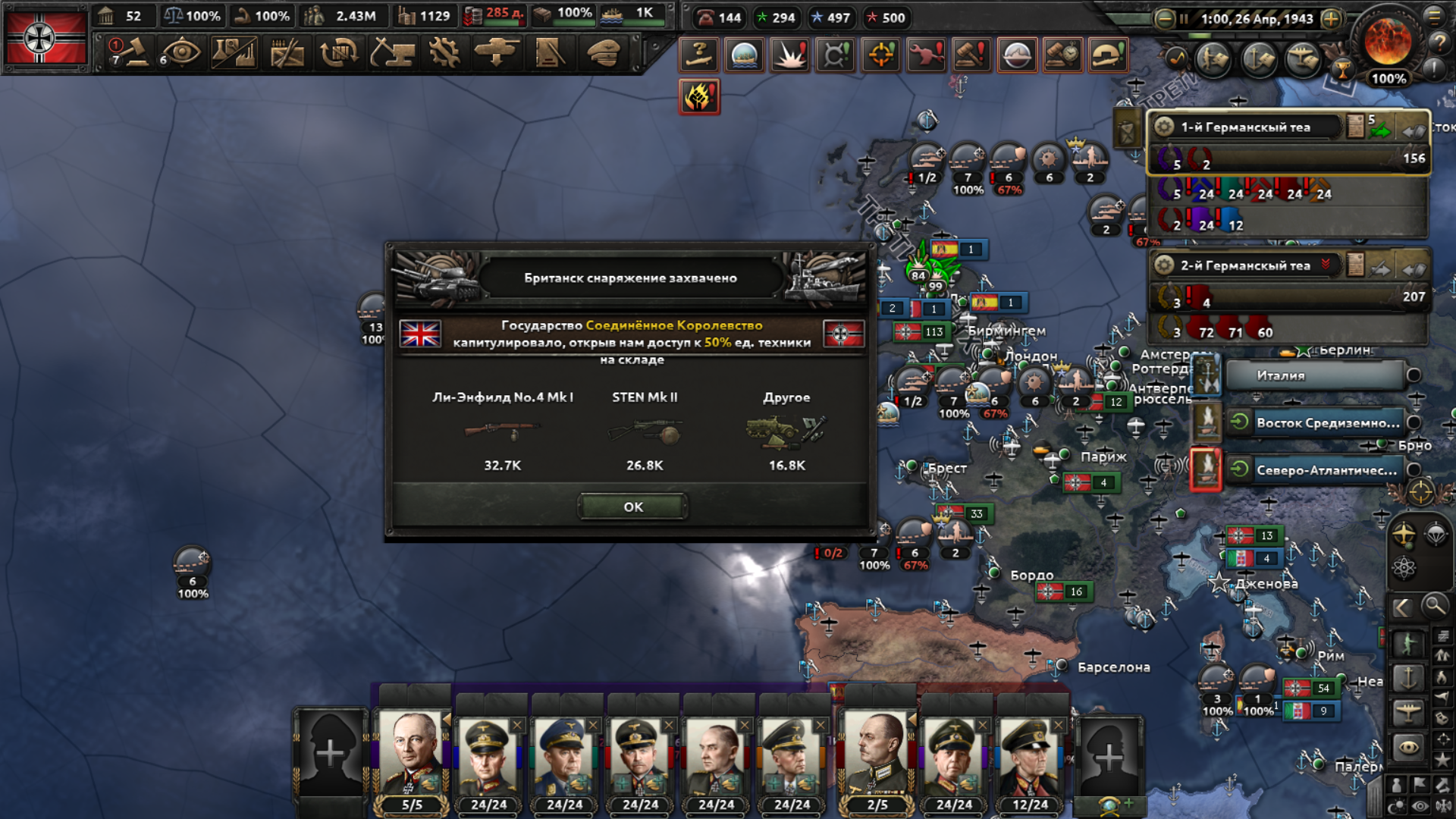Add a new army with the left plus silhouette
Viewport: 1456px width, 819px height.
coord(331,753)
